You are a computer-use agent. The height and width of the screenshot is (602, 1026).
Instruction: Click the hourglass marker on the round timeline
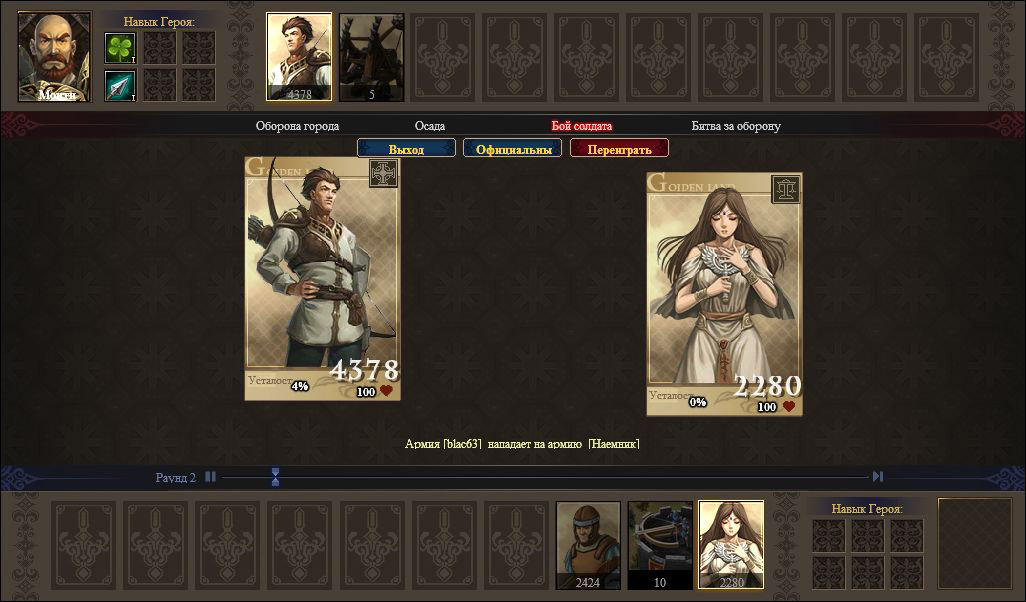275,478
